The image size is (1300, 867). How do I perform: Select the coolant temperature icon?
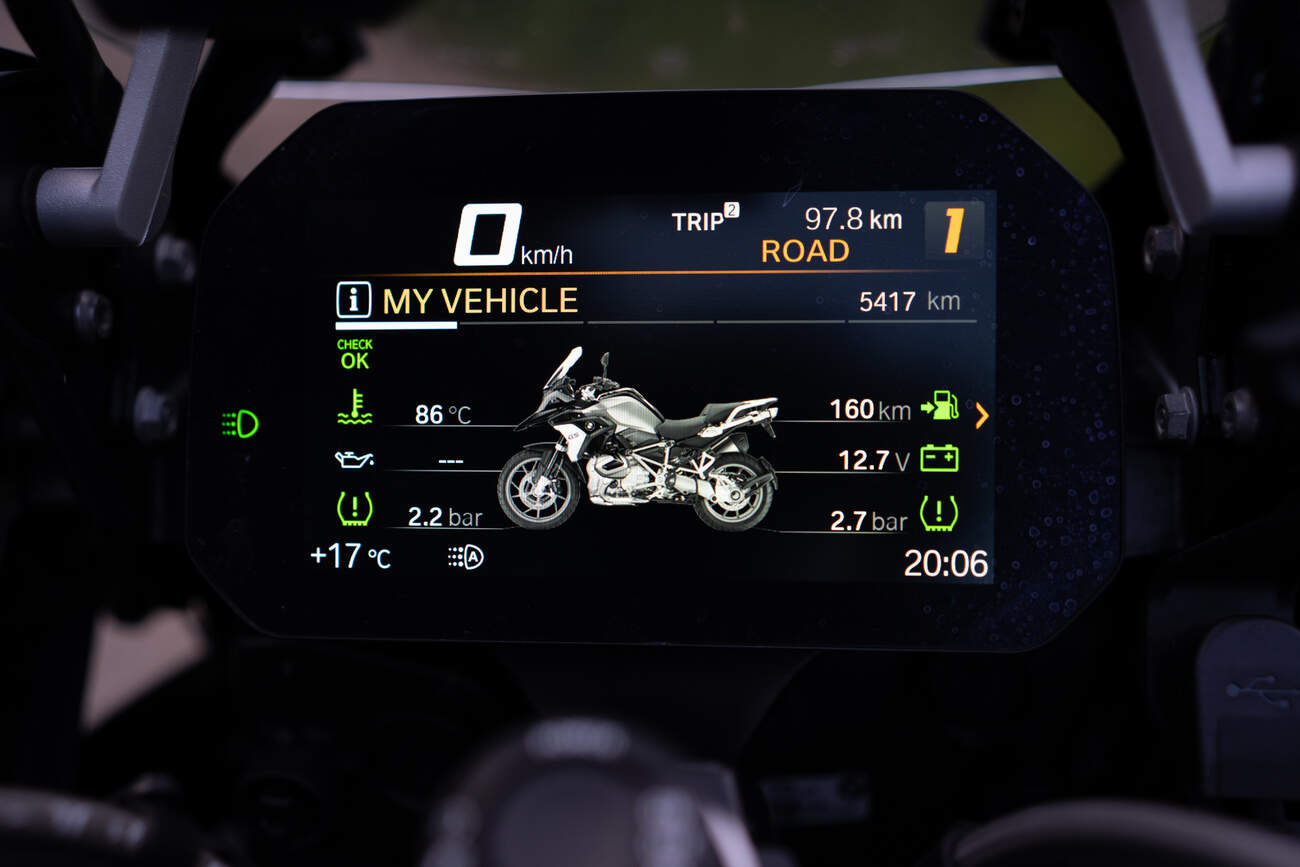pyautogui.click(x=354, y=409)
